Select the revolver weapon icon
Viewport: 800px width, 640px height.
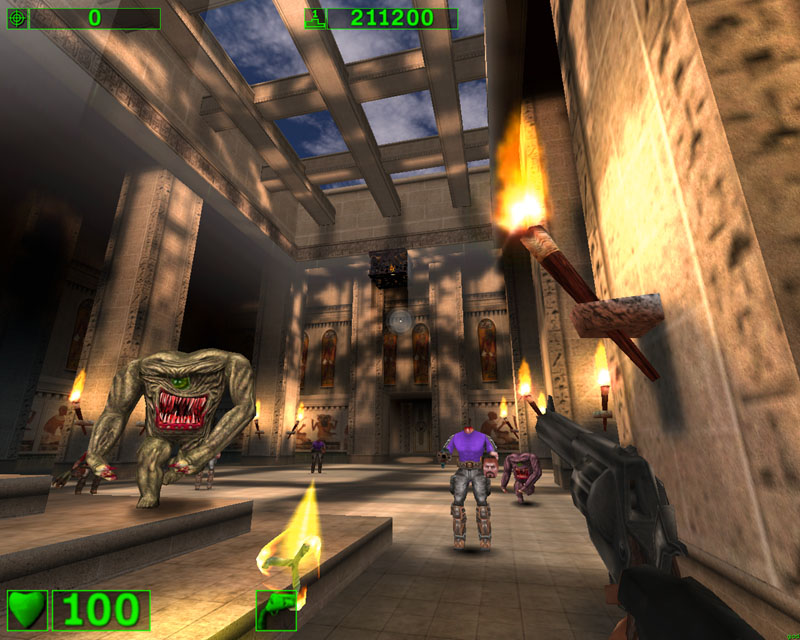click(x=275, y=609)
